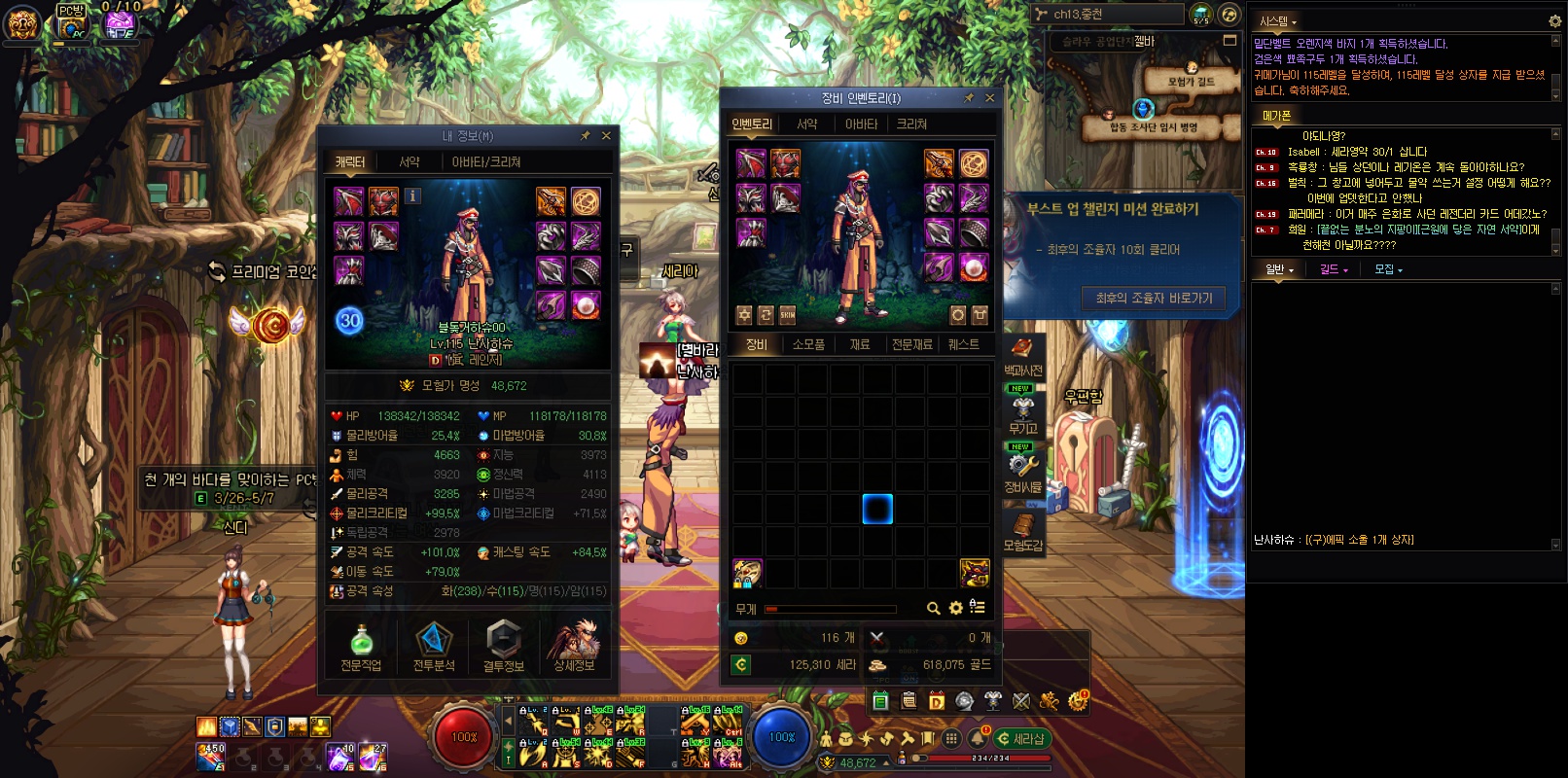Screen dimensions: 1568x778
Task: View 상세정보 detailed stats
Action: pos(574,648)
